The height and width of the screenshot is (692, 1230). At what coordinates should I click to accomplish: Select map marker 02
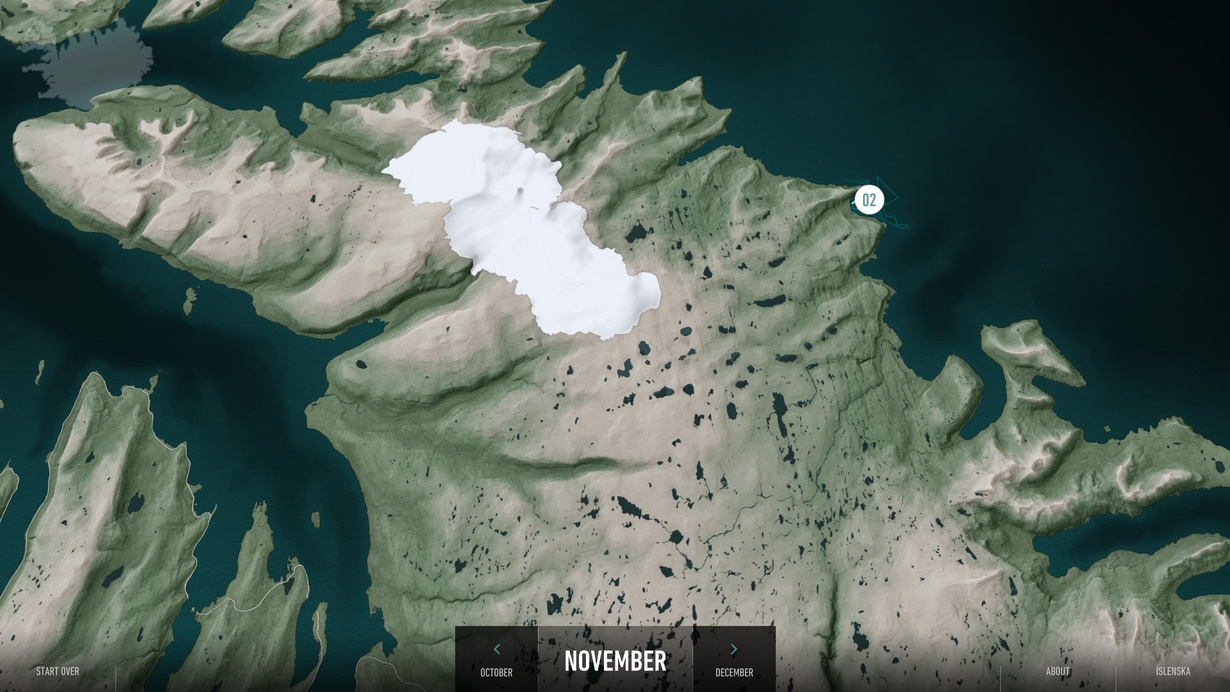pyautogui.click(x=869, y=200)
